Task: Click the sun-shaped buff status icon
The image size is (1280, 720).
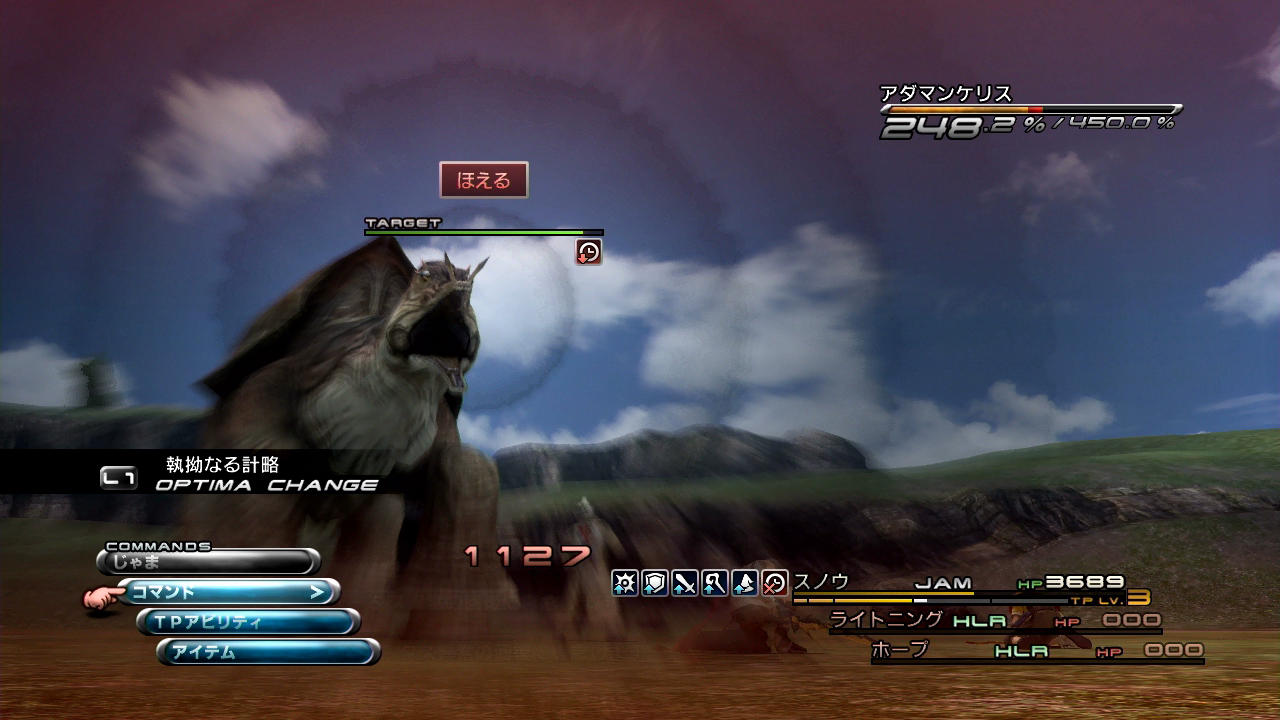Action: (x=626, y=583)
